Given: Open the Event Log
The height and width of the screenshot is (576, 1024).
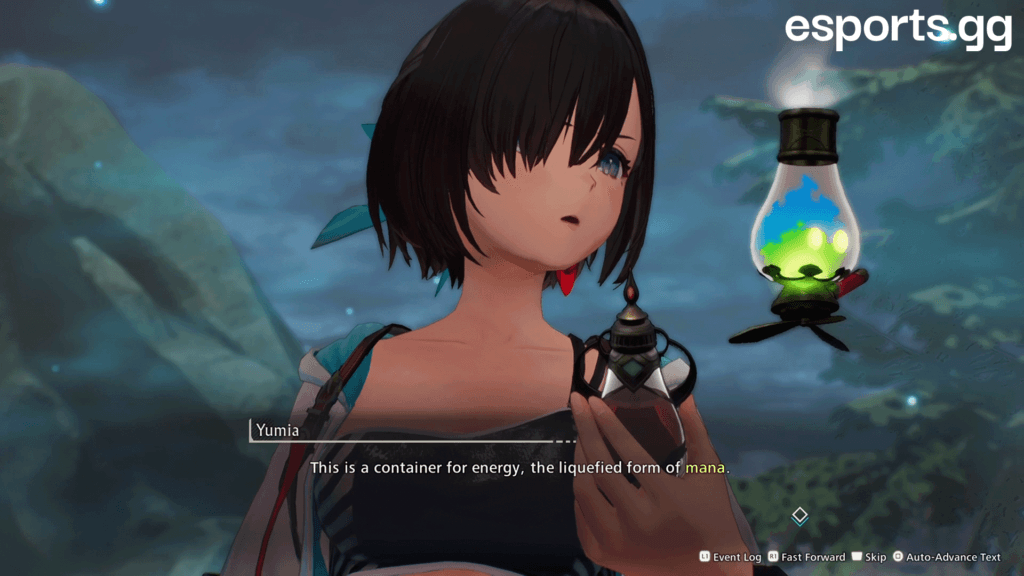Looking at the screenshot, I should (731, 557).
